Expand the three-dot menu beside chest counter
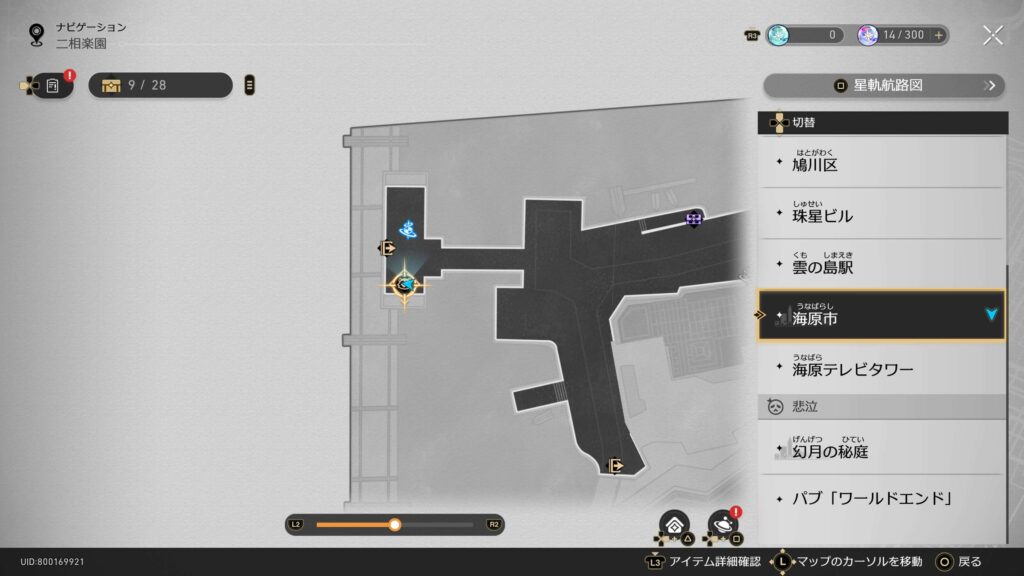The image size is (1024, 576). (x=250, y=85)
